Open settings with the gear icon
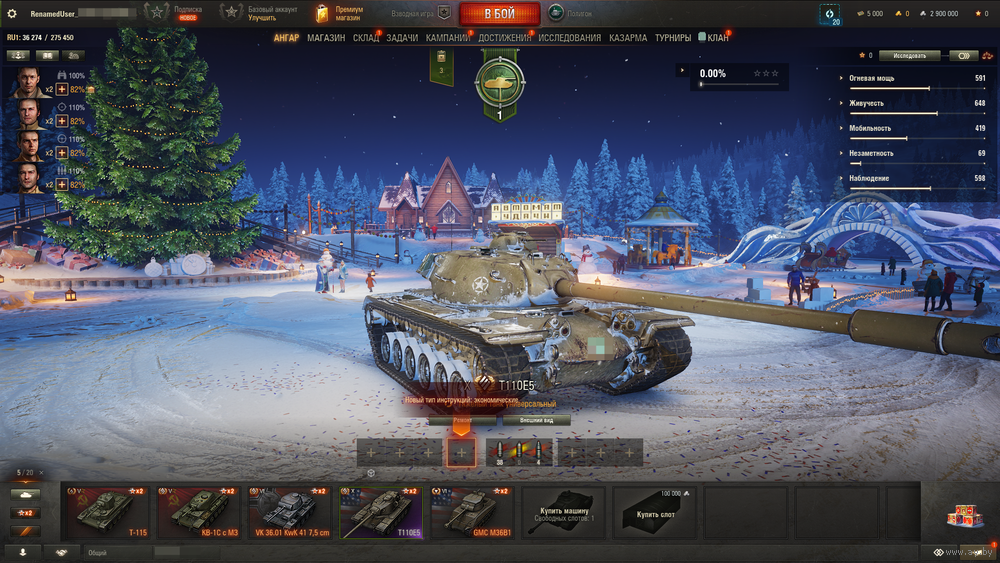Viewport: 1000px width, 563px height. [12, 14]
